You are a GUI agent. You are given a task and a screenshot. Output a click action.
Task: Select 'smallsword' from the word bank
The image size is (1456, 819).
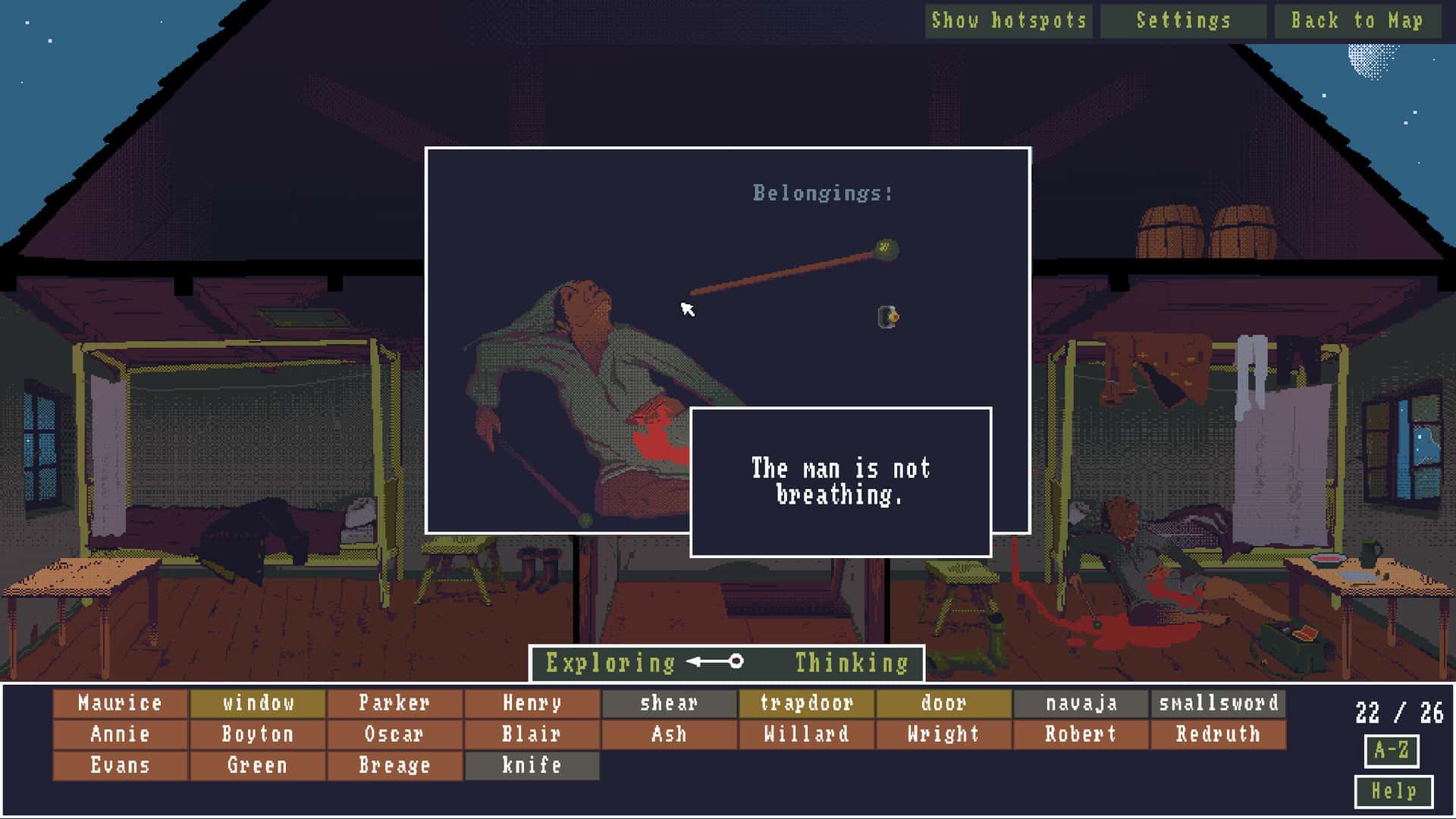coord(1217,704)
